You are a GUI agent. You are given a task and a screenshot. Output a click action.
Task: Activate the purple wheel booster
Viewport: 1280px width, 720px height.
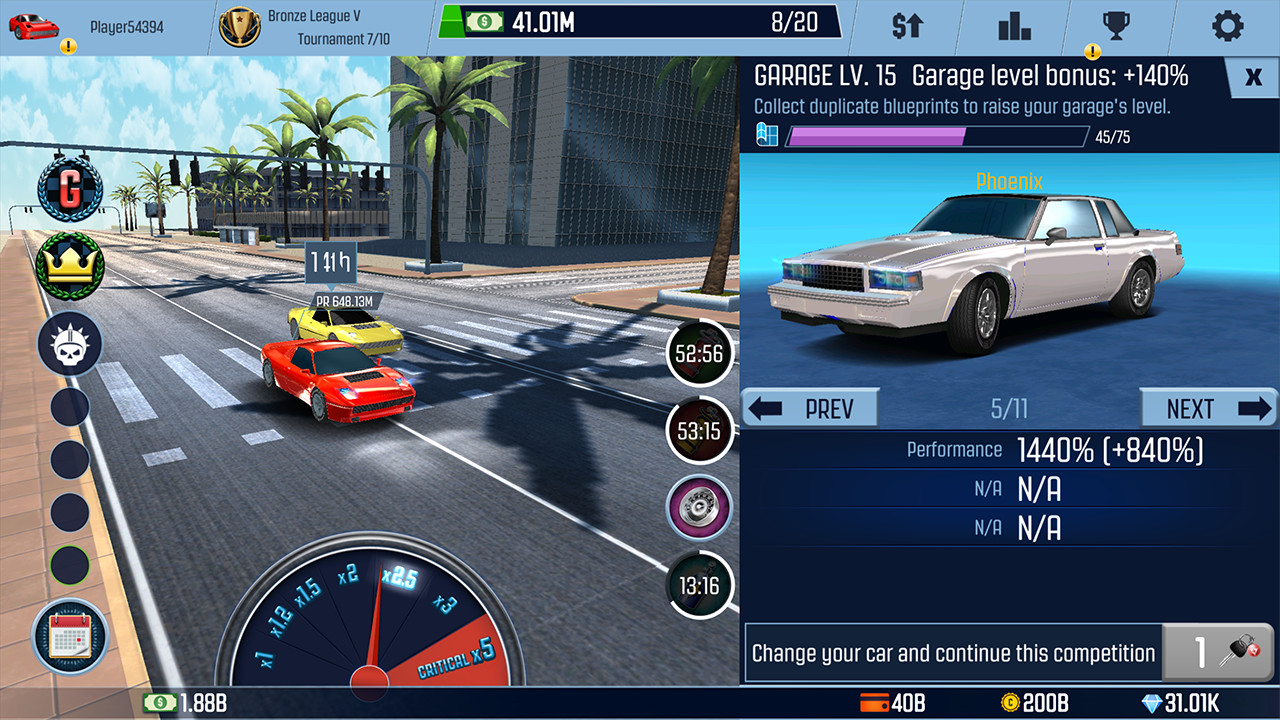point(699,507)
